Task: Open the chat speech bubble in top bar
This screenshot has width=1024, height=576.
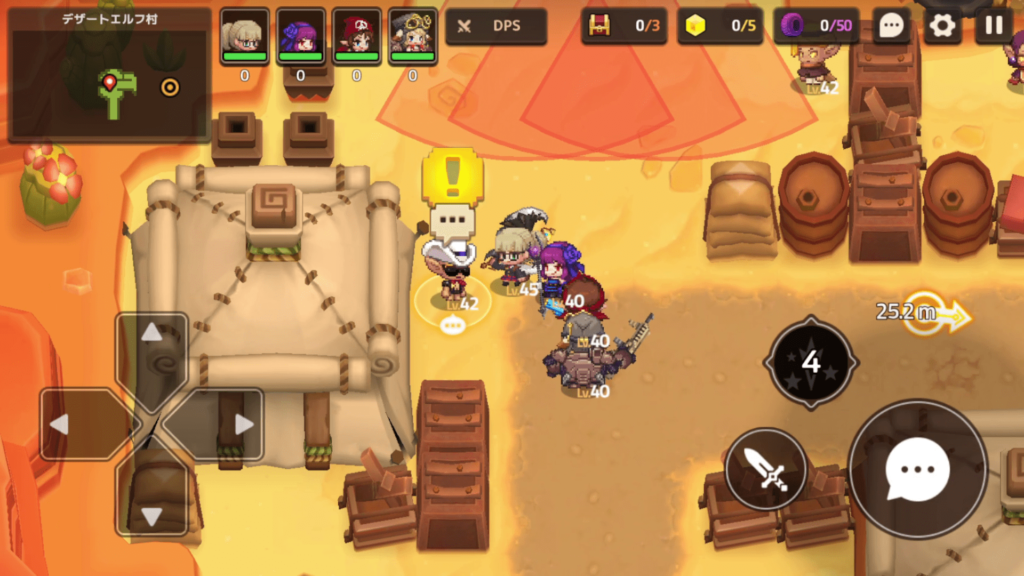Action: pos(890,26)
